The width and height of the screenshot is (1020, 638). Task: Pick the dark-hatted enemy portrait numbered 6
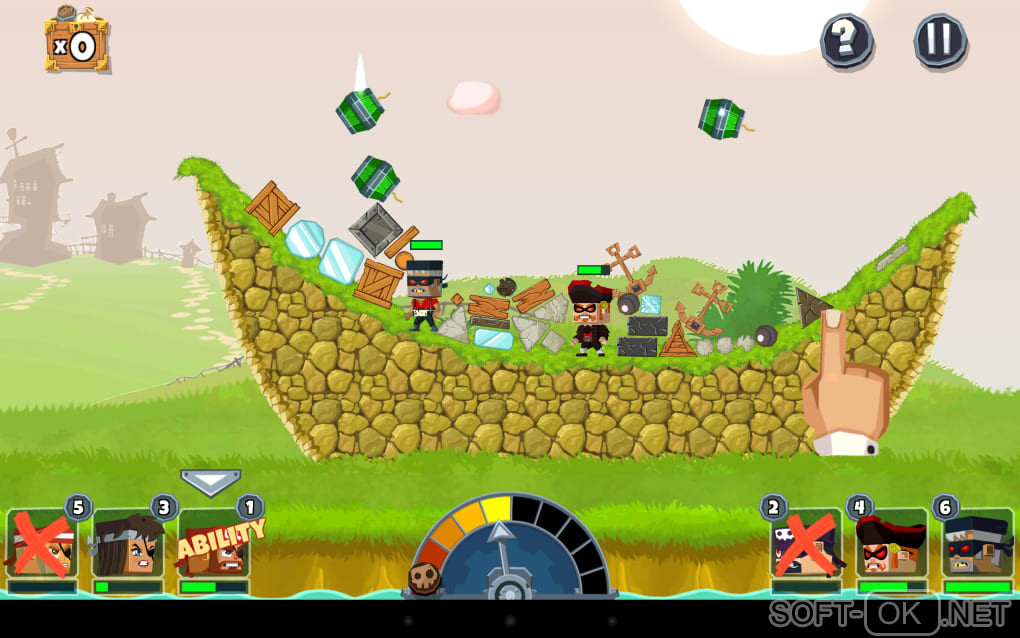[976, 545]
